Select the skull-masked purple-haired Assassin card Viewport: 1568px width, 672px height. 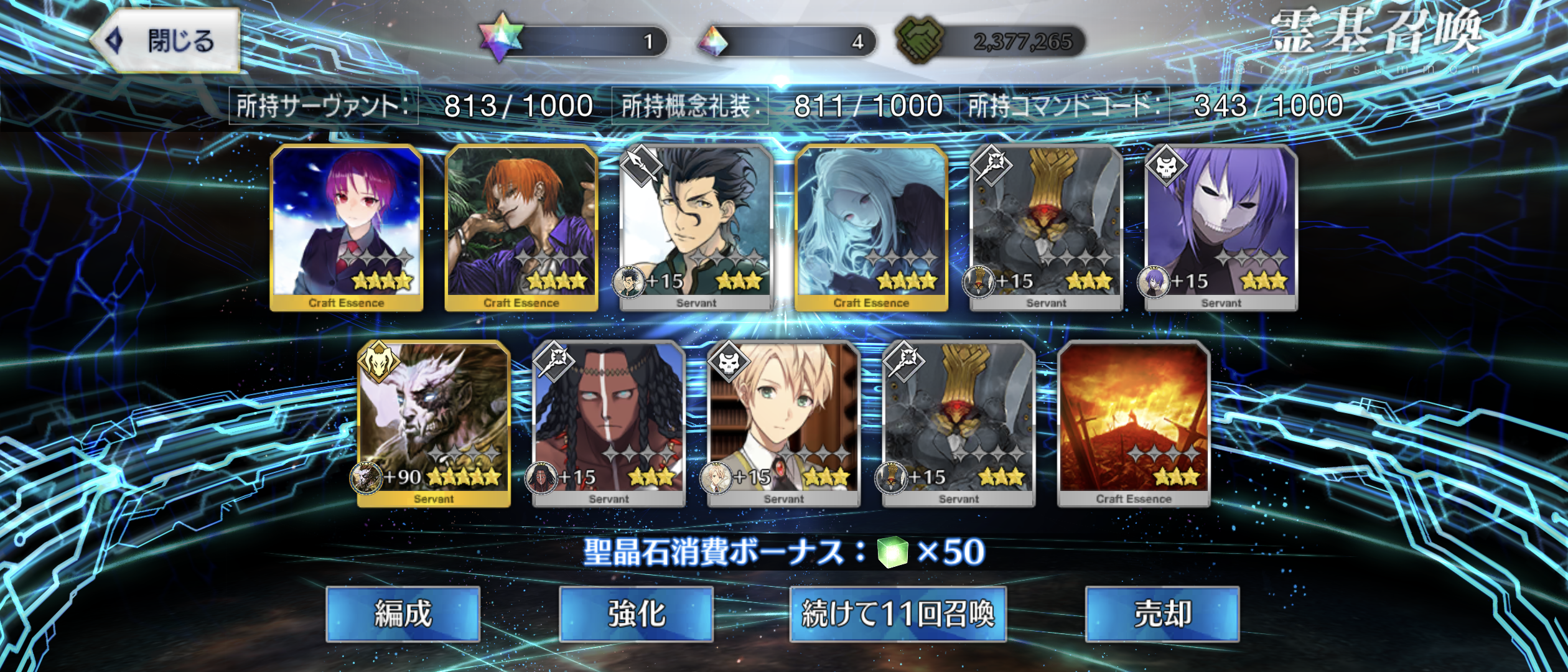(x=1221, y=227)
